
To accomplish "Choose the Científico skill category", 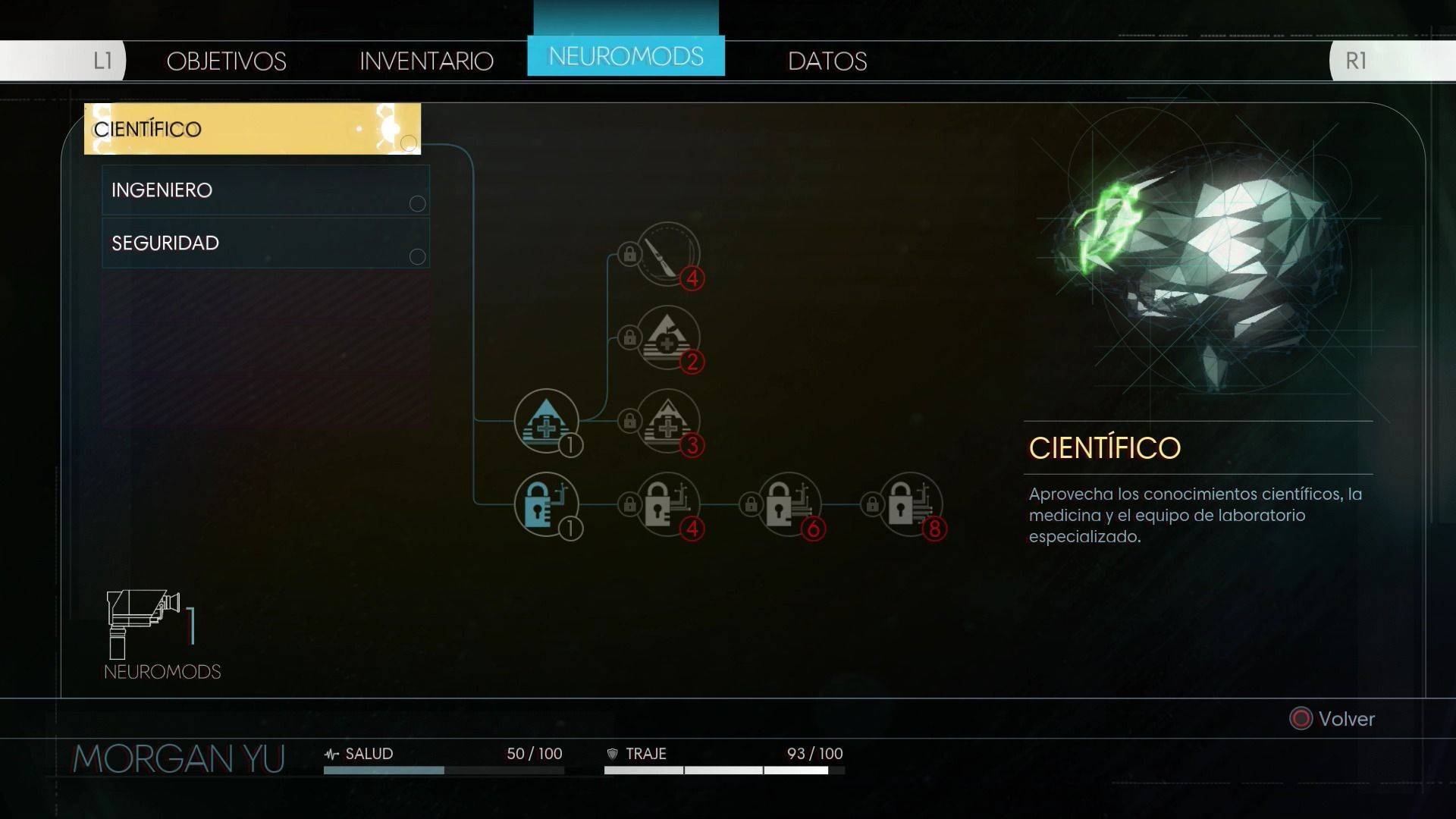I will 252,129.
